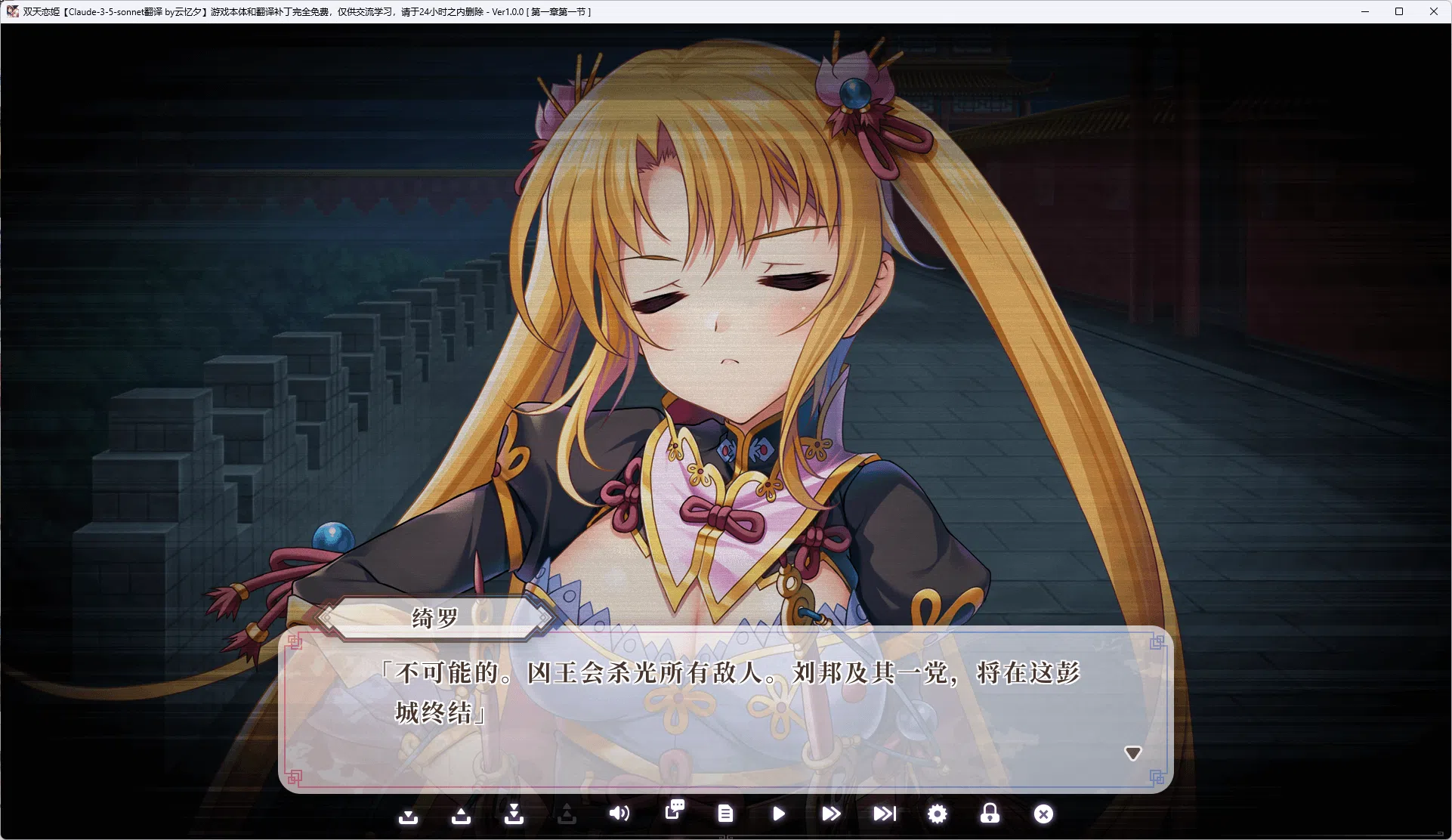Click the 绮罗 character name plate

(x=434, y=617)
